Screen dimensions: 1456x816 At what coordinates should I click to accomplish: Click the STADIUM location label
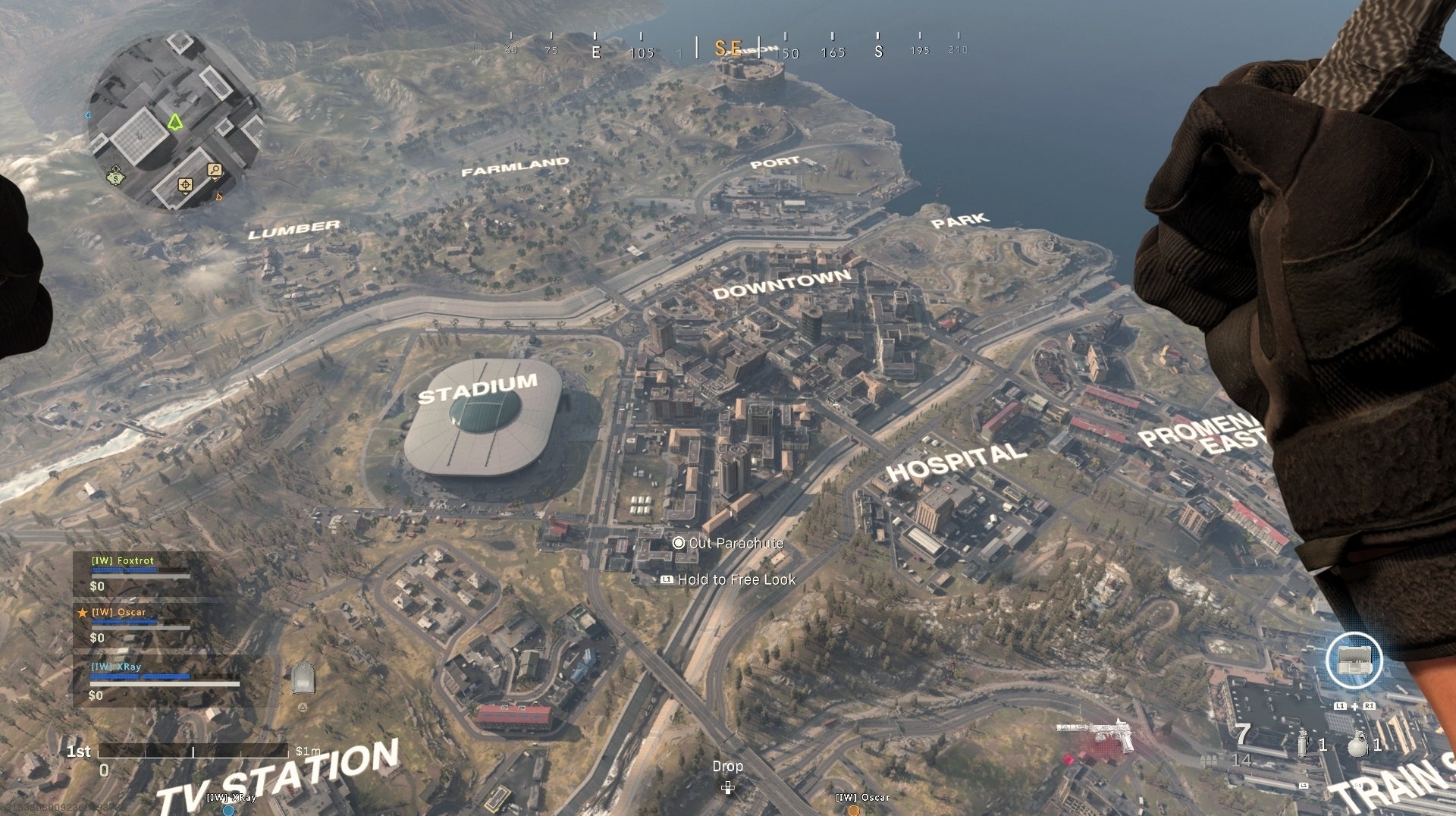[478, 388]
